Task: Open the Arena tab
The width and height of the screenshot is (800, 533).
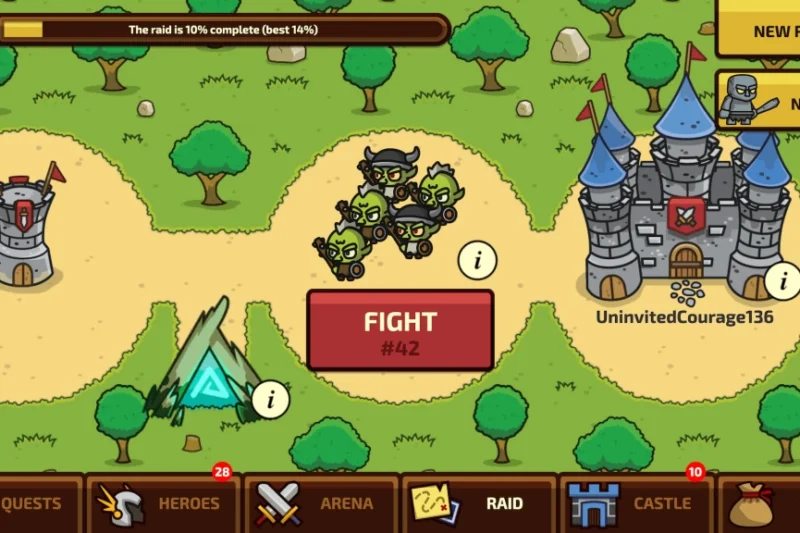Action: coord(320,503)
